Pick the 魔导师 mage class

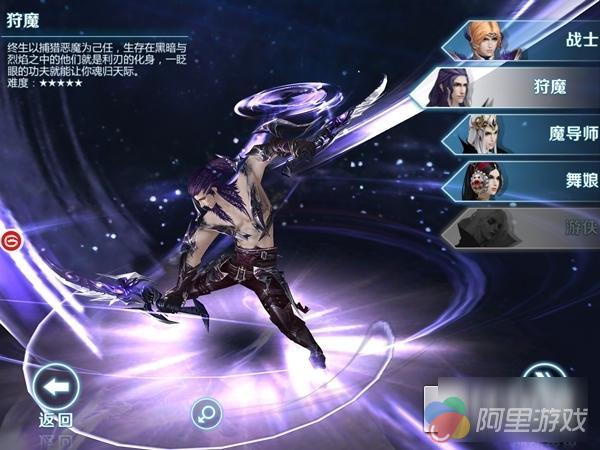click(530, 134)
